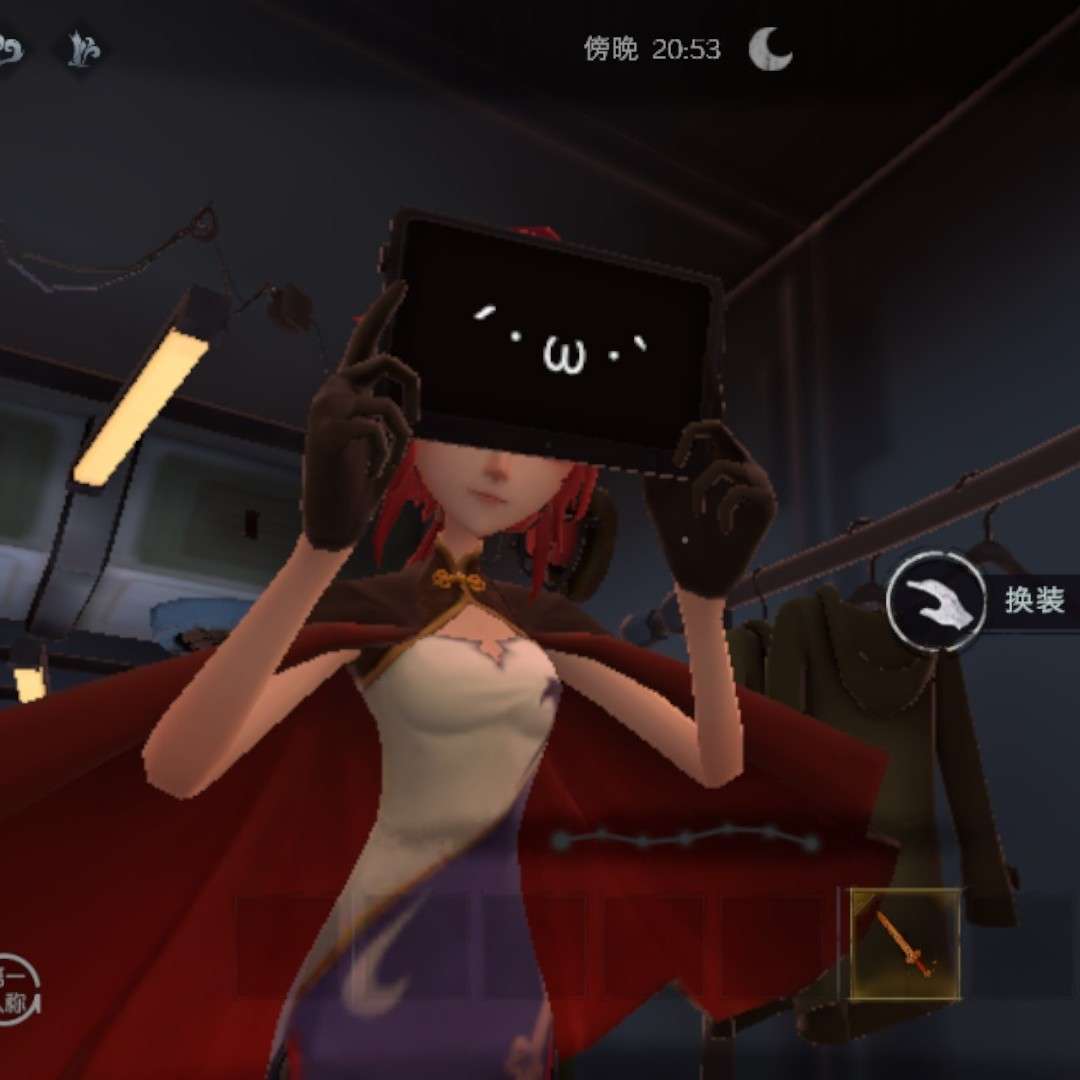
Task: Tap the 换装 outfit change button
Action: tap(935, 602)
